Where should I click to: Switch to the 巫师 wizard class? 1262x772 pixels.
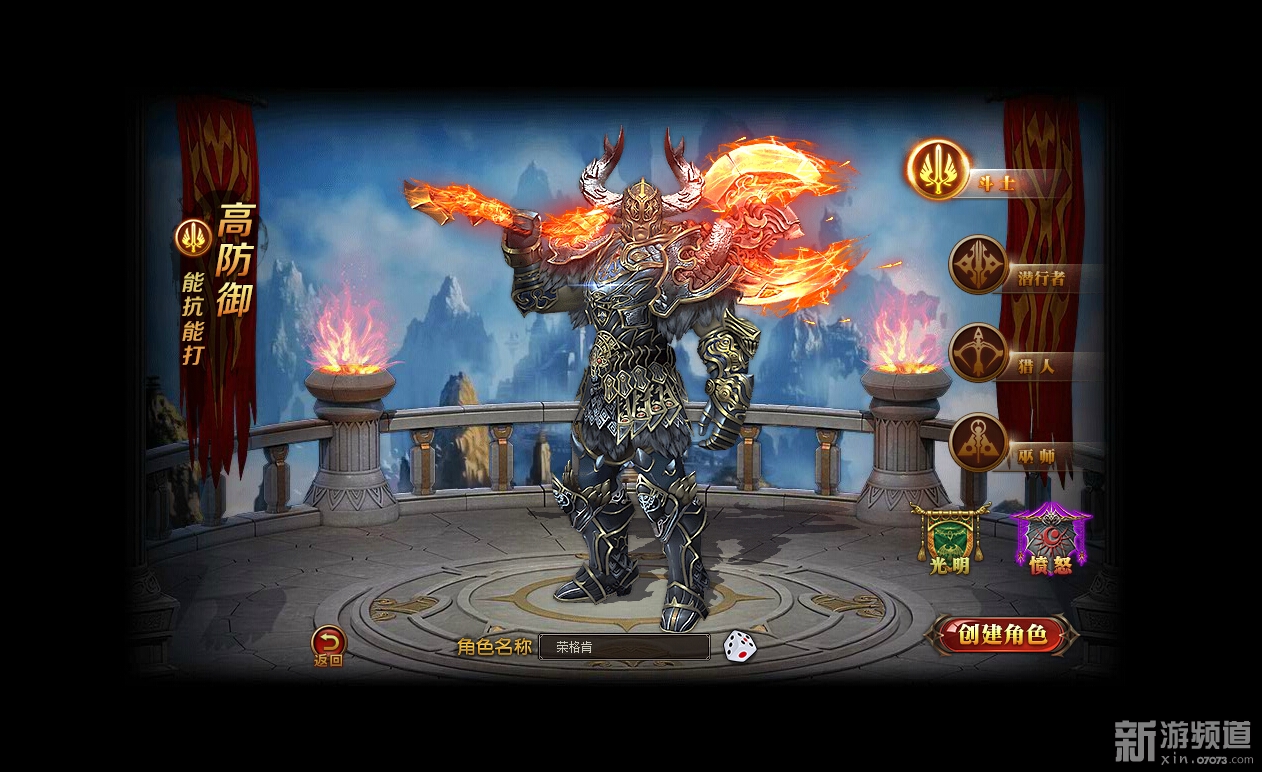[x=978, y=442]
